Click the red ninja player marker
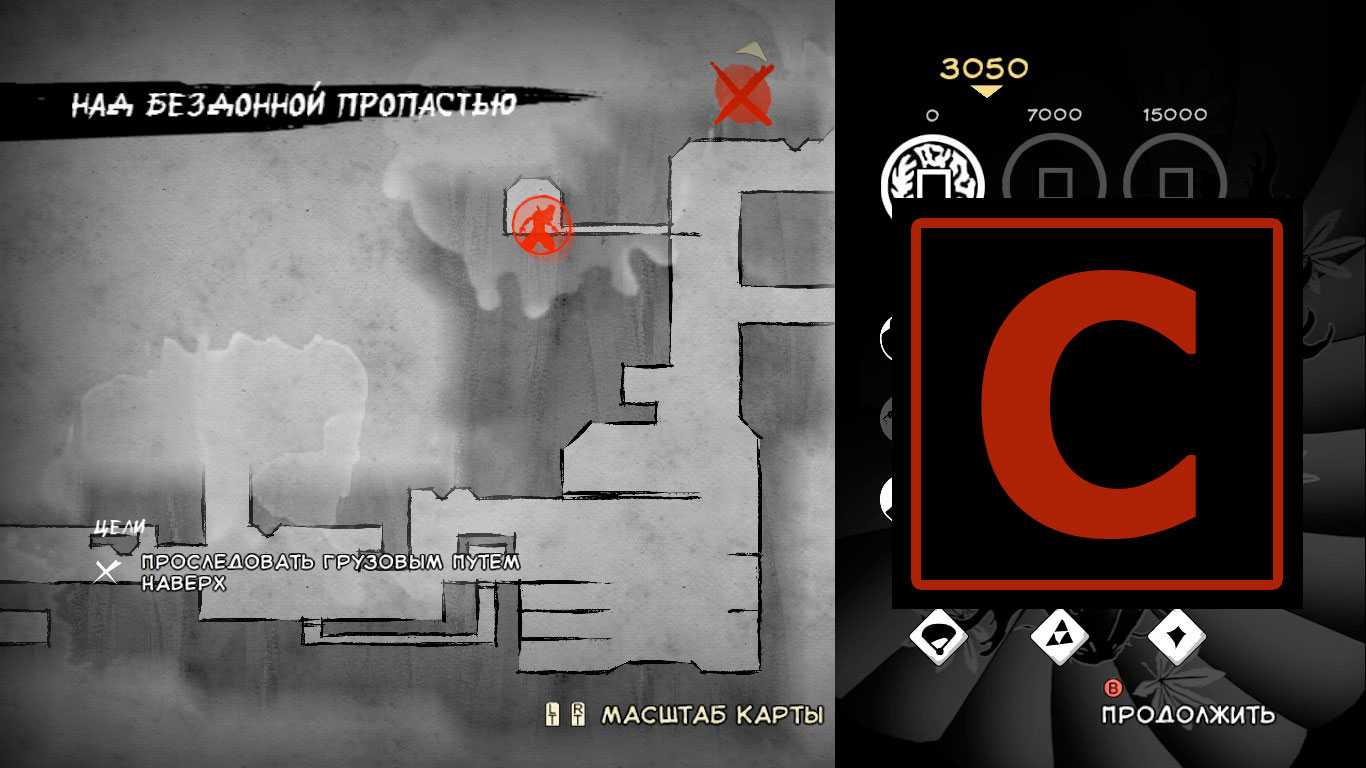 coord(541,226)
